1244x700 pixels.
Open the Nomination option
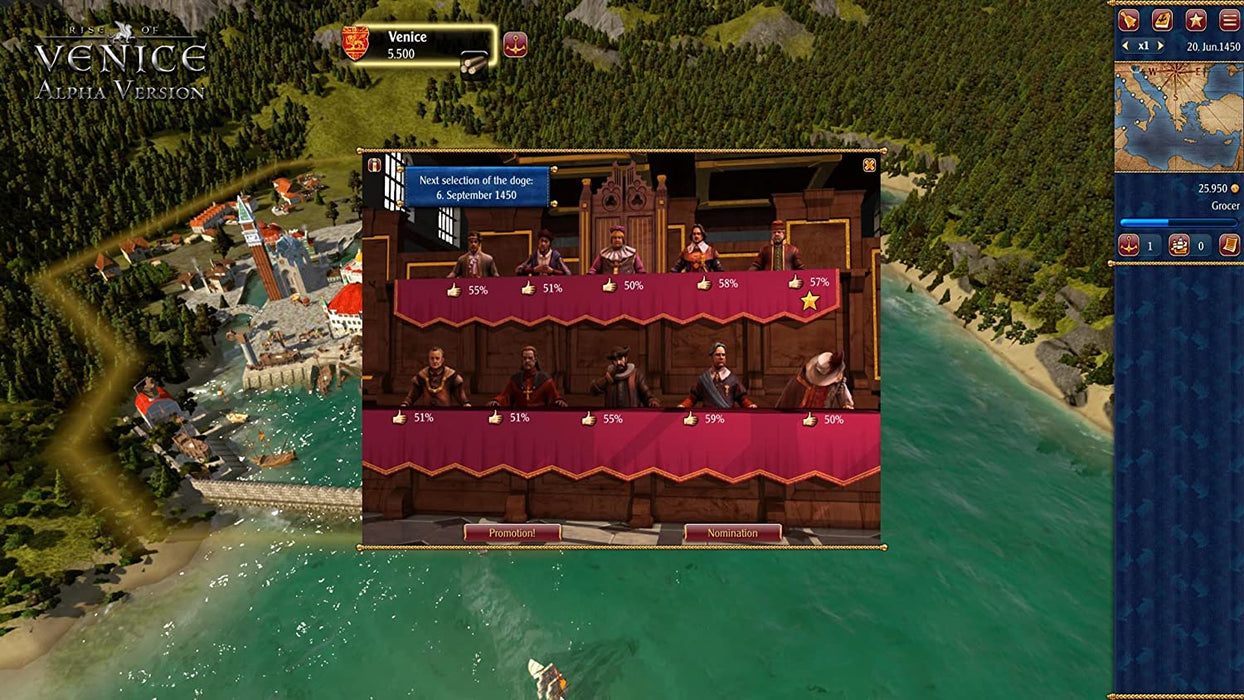[732, 533]
